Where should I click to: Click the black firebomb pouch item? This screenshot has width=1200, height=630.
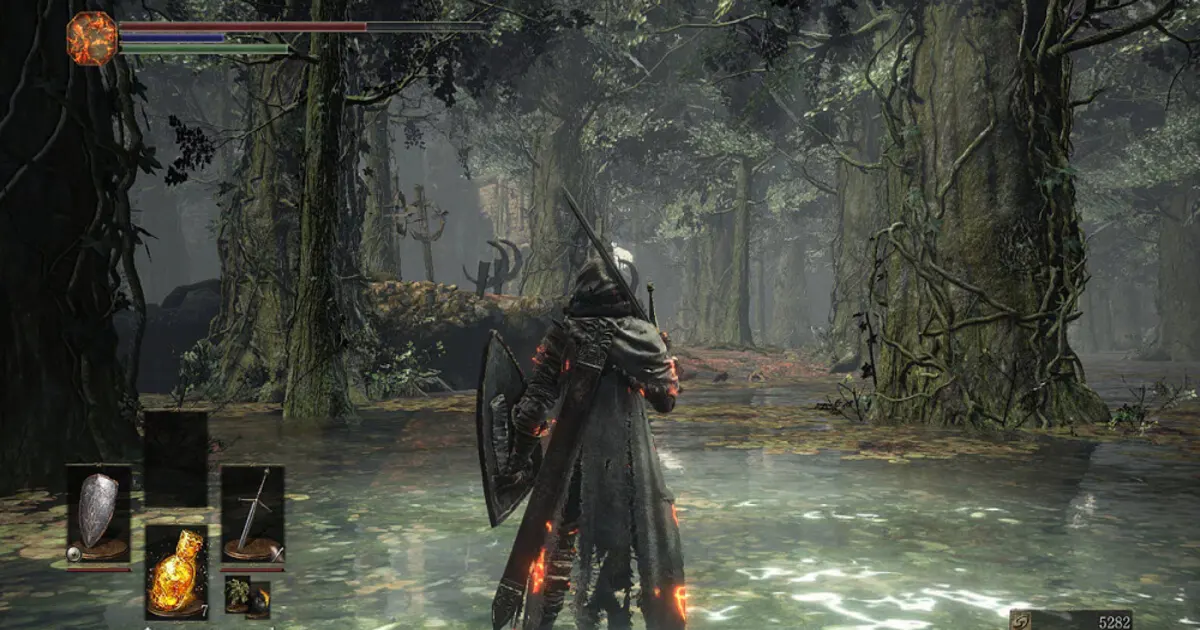[259, 599]
